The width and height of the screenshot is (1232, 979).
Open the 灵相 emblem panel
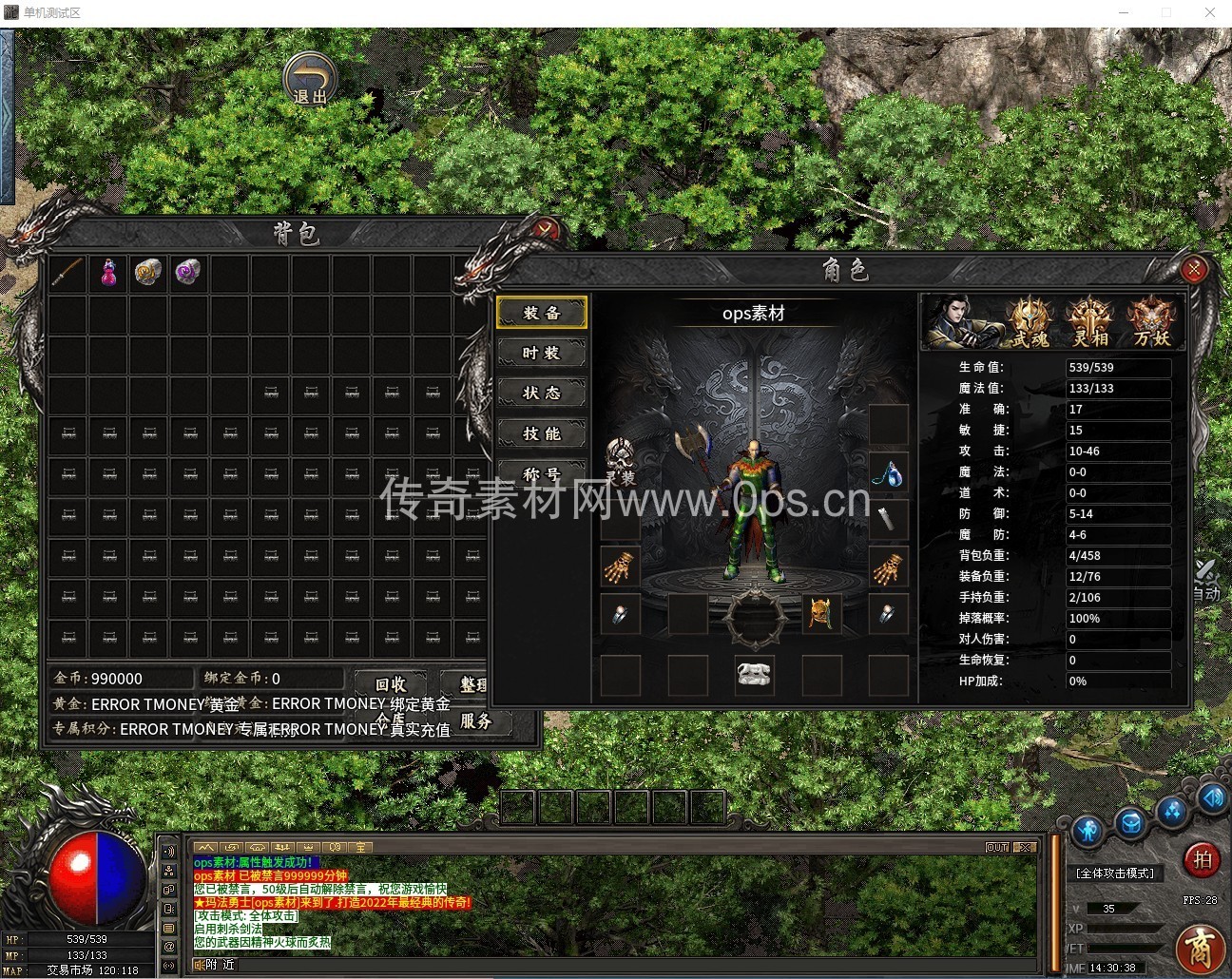pos(1089,321)
